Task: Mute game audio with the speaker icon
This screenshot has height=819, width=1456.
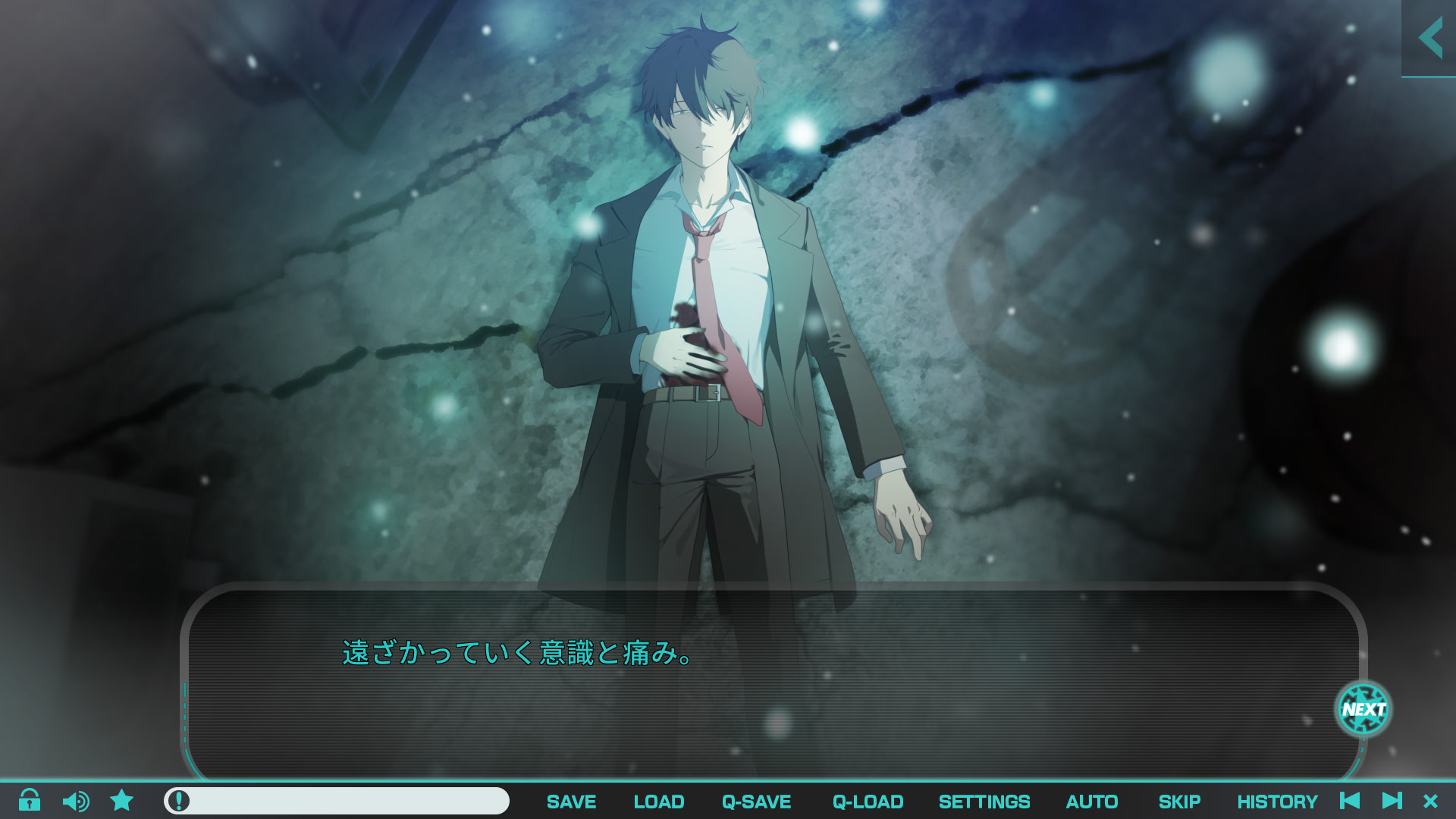Action: [x=75, y=801]
